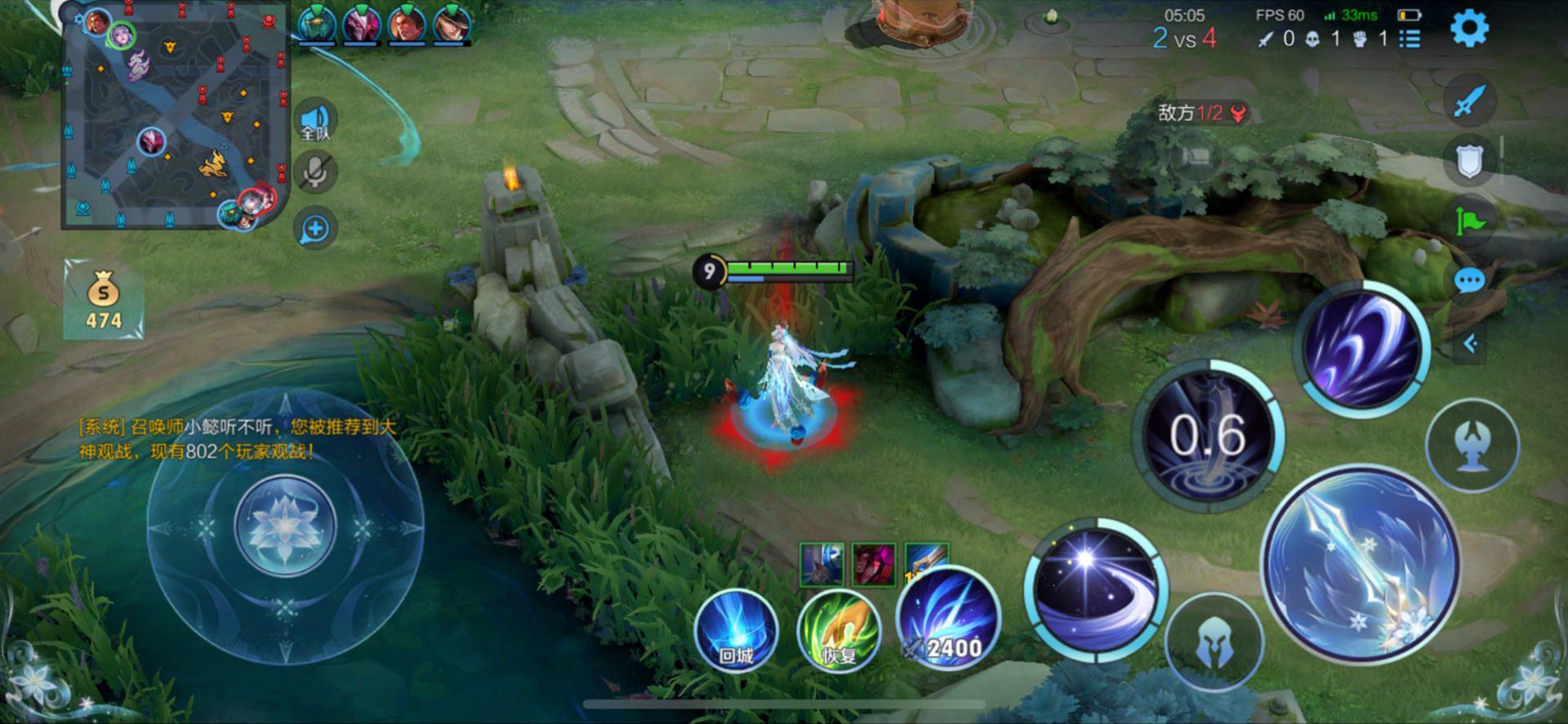This screenshot has width=1568, height=724.
Task: Send the shield retreat signal
Action: (x=1469, y=161)
